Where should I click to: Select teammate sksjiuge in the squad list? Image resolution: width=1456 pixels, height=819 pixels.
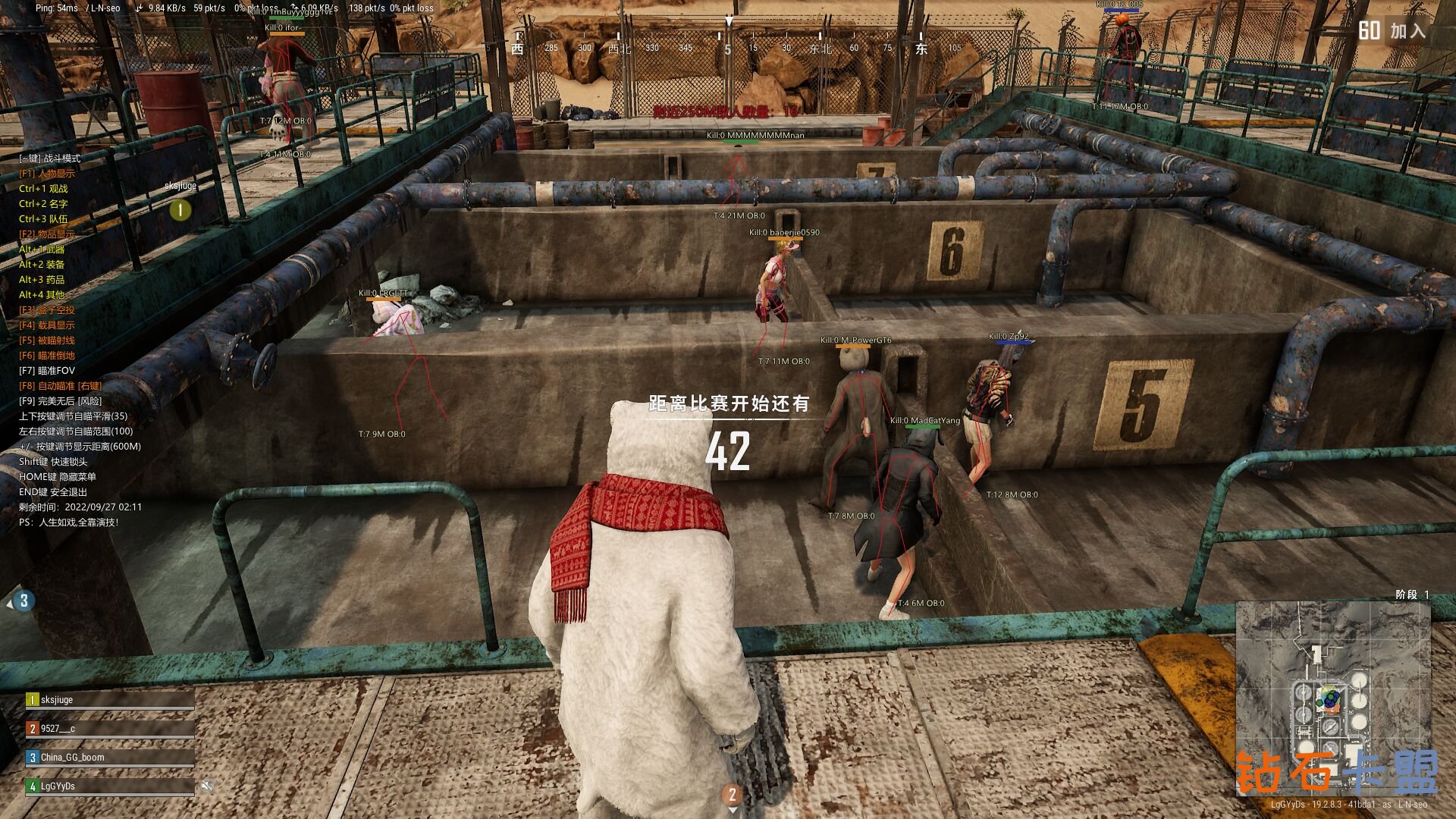pyautogui.click(x=110, y=700)
